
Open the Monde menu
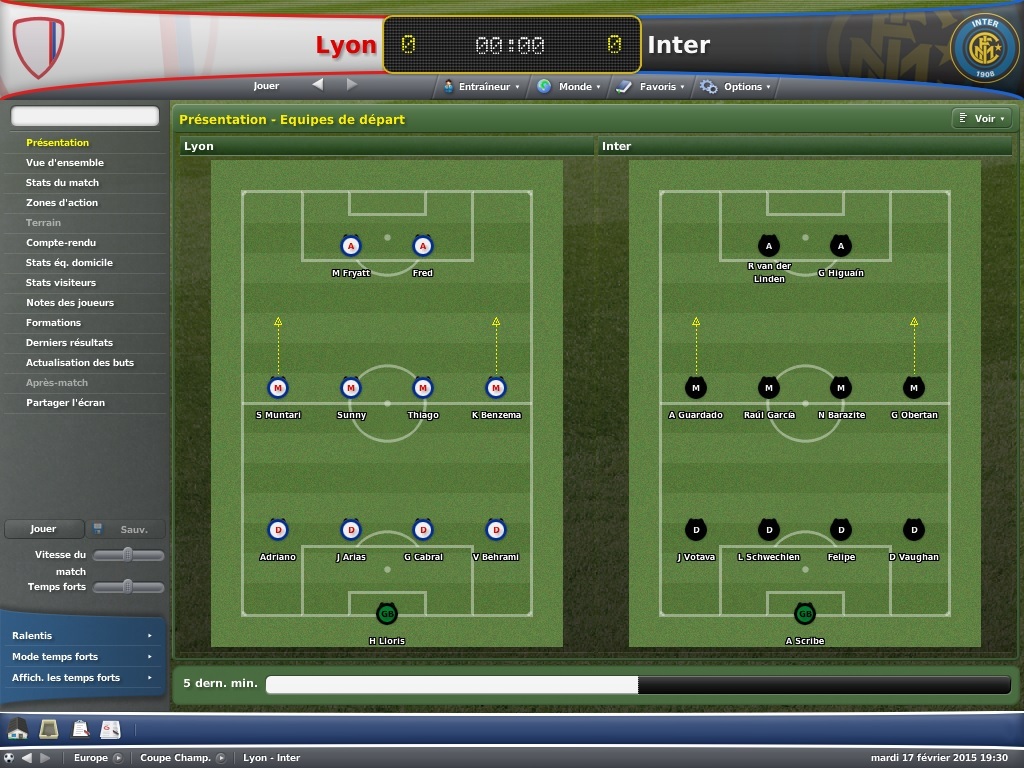click(x=570, y=87)
